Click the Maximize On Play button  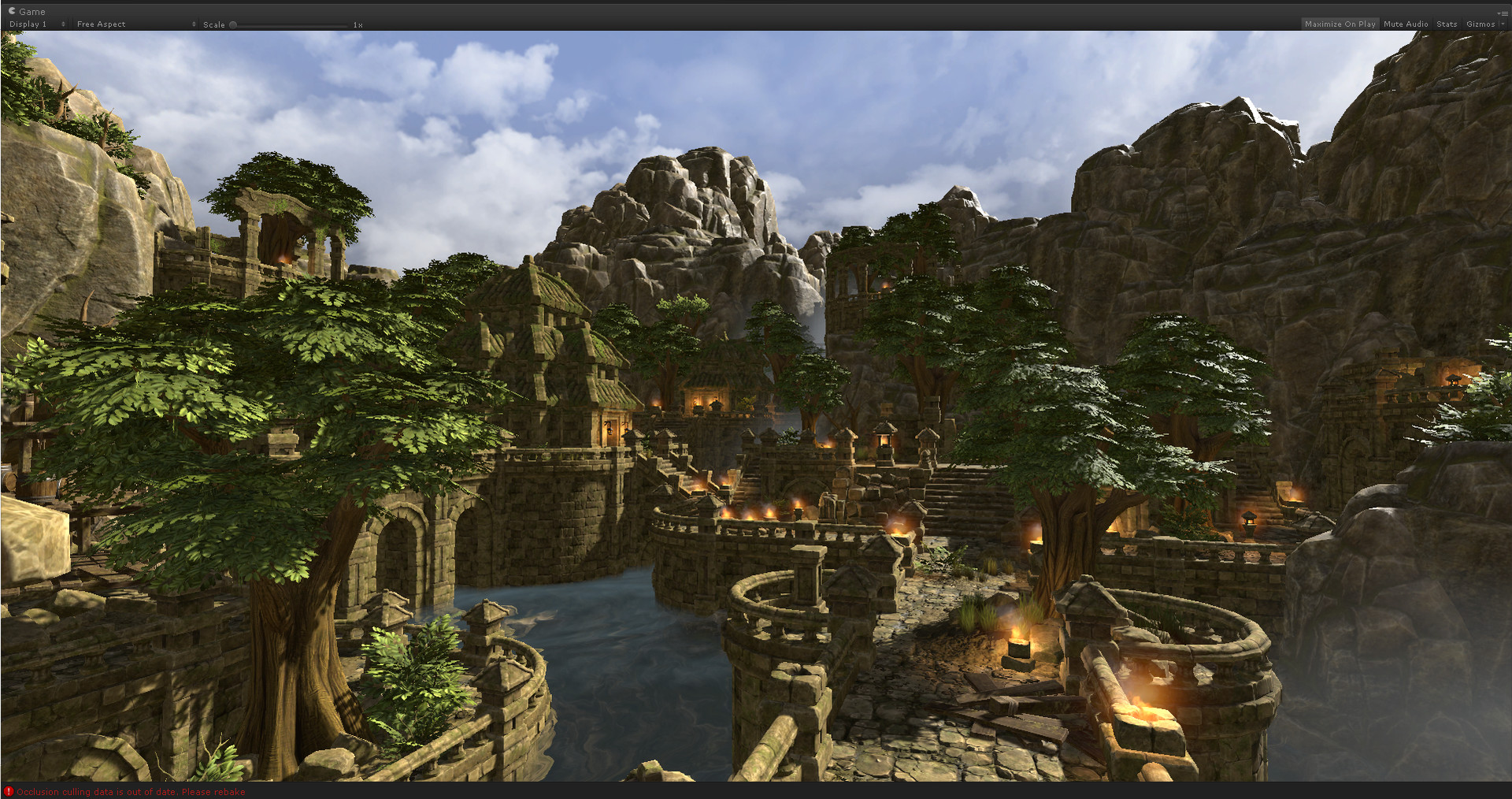pyautogui.click(x=1340, y=24)
